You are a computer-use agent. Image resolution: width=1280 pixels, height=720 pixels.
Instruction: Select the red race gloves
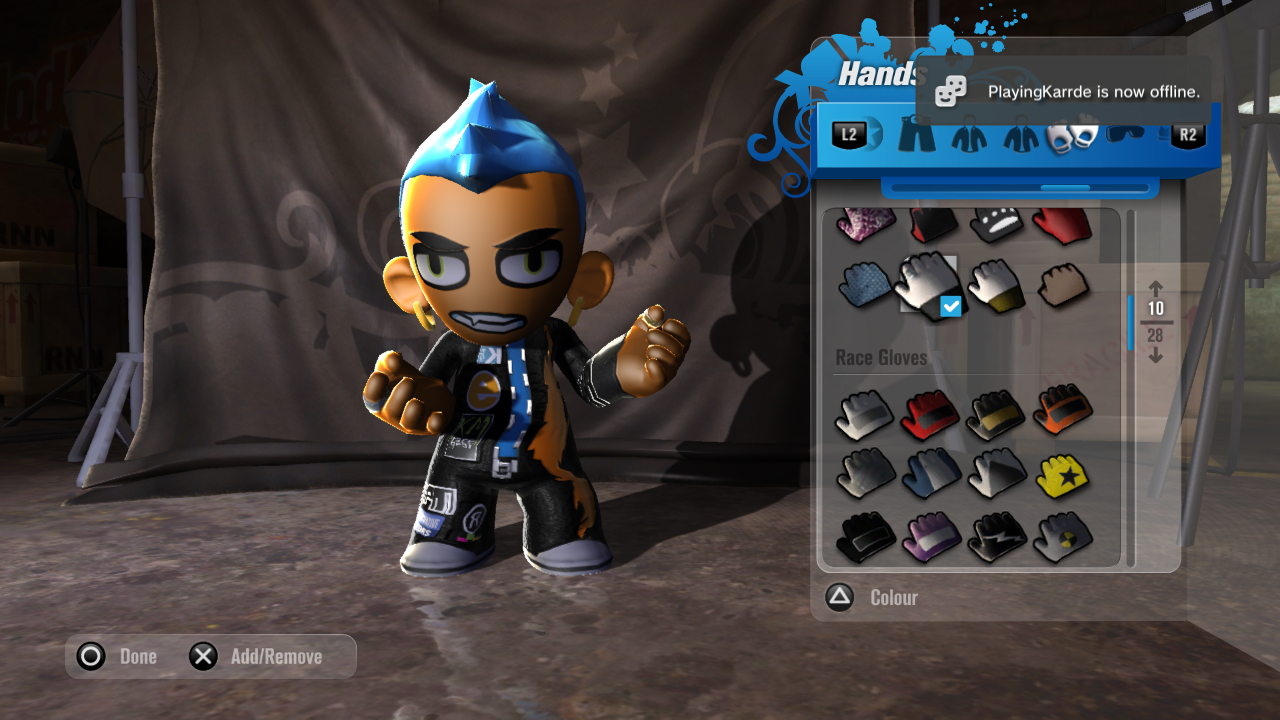pyautogui.click(x=930, y=414)
